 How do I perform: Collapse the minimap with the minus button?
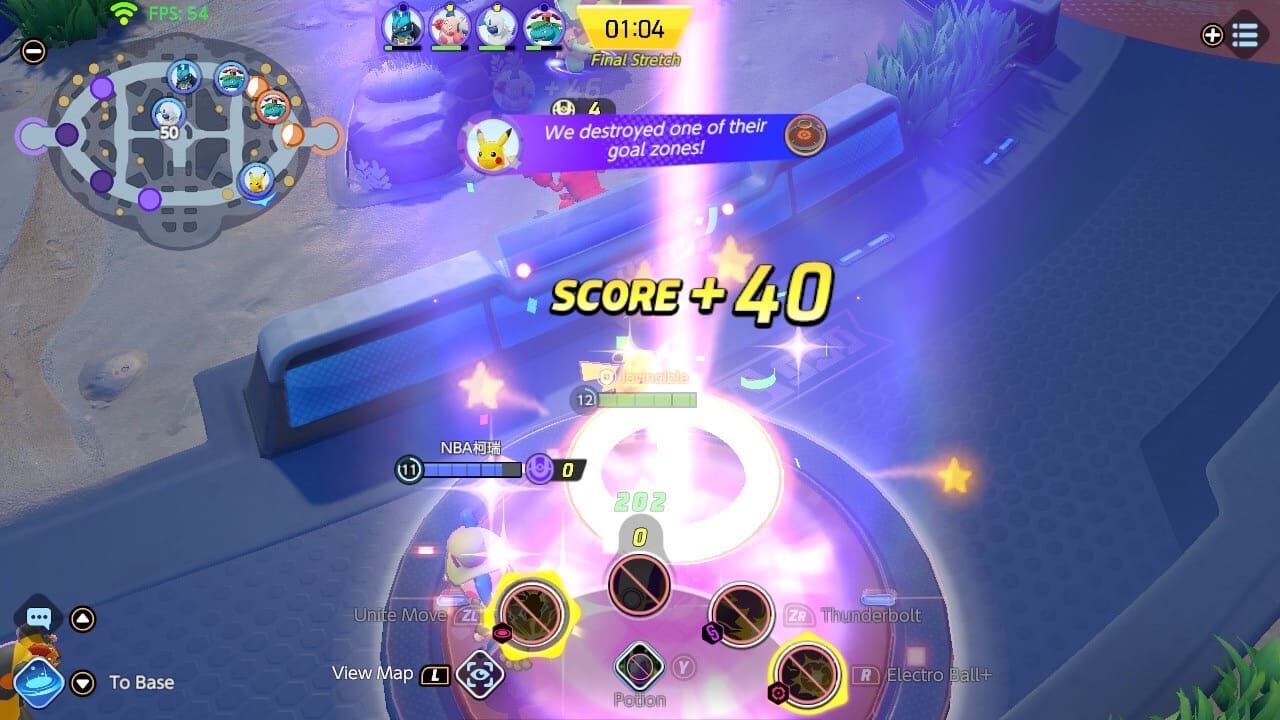[33, 52]
